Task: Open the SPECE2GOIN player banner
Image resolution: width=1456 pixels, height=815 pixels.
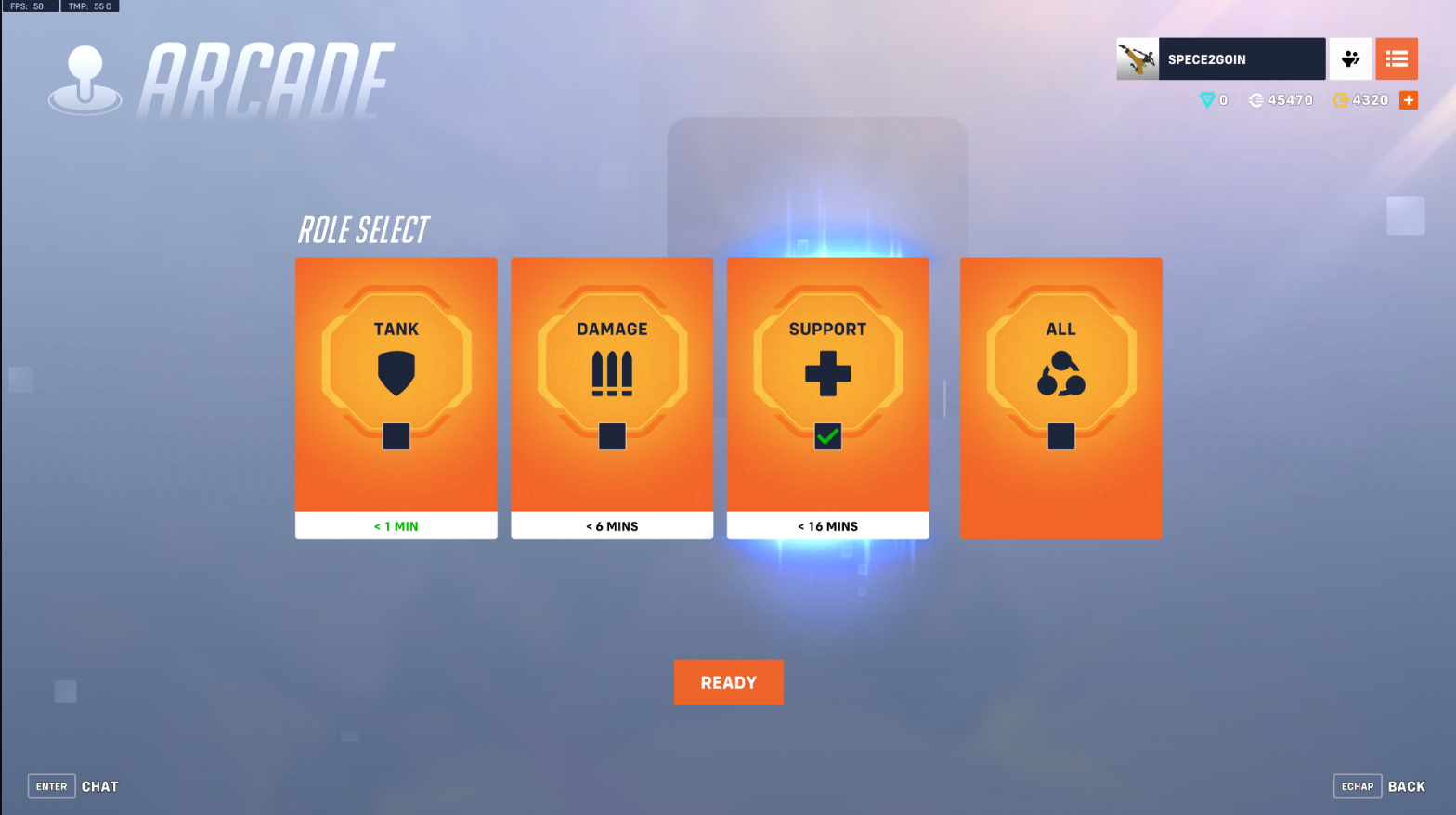Action: [x=1241, y=58]
